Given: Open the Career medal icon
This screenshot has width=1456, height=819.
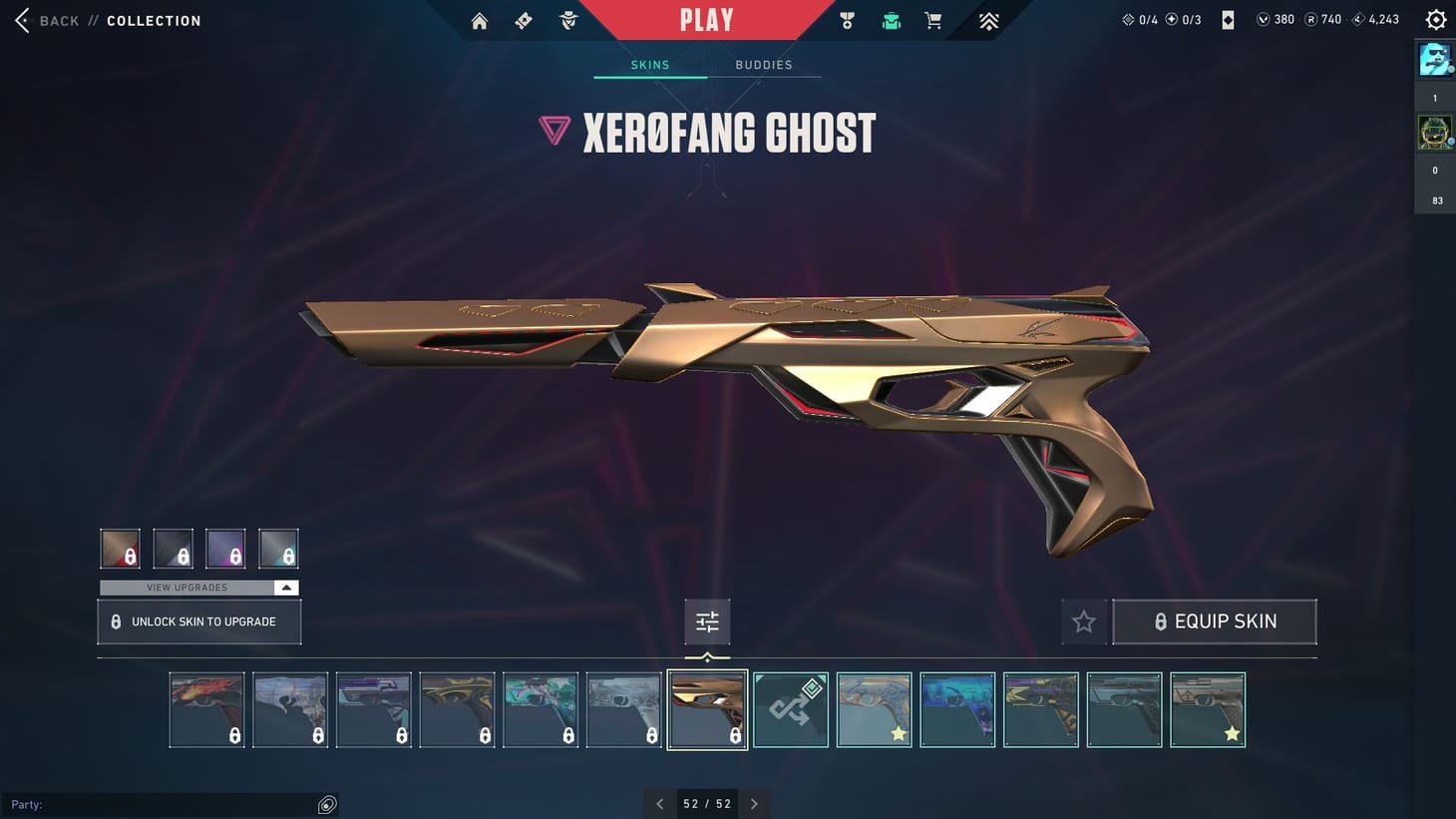Looking at the screenshot, I should [x=846, y=20].
